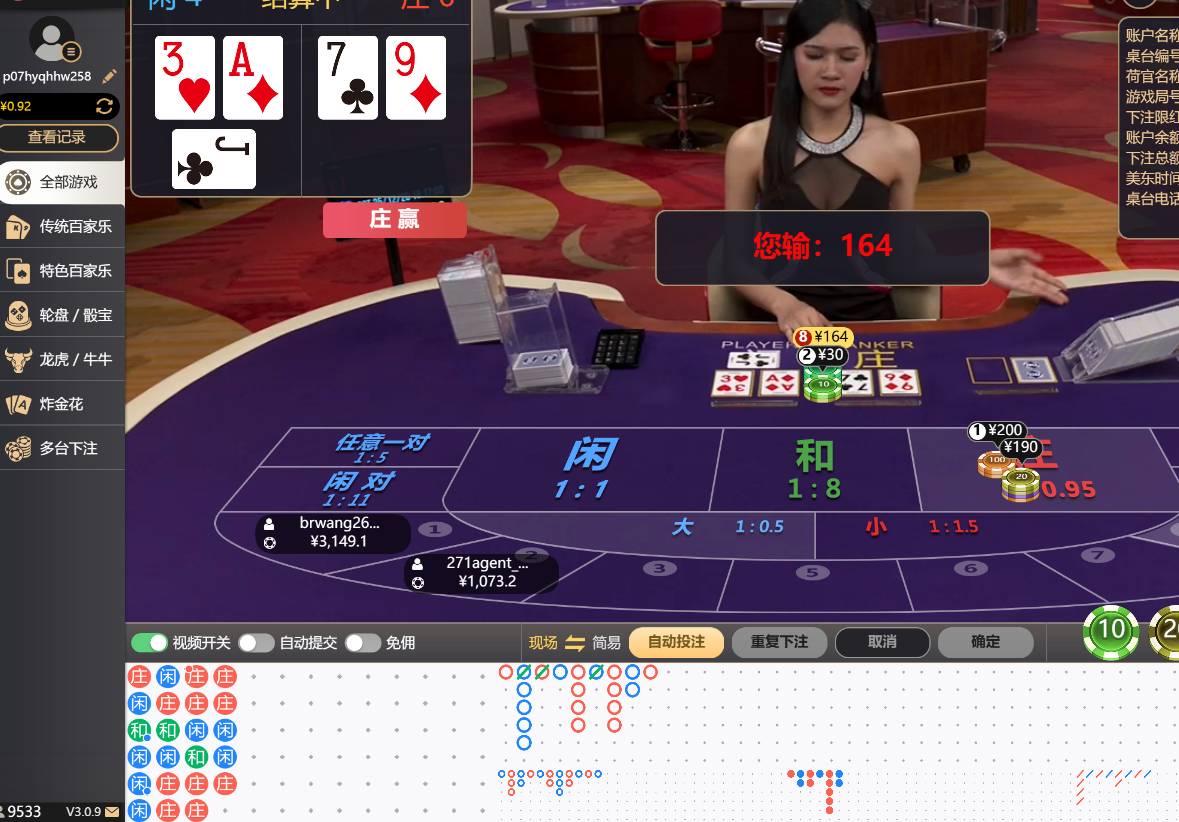Edit the username with the pencil icon

[x=110, y=76]
